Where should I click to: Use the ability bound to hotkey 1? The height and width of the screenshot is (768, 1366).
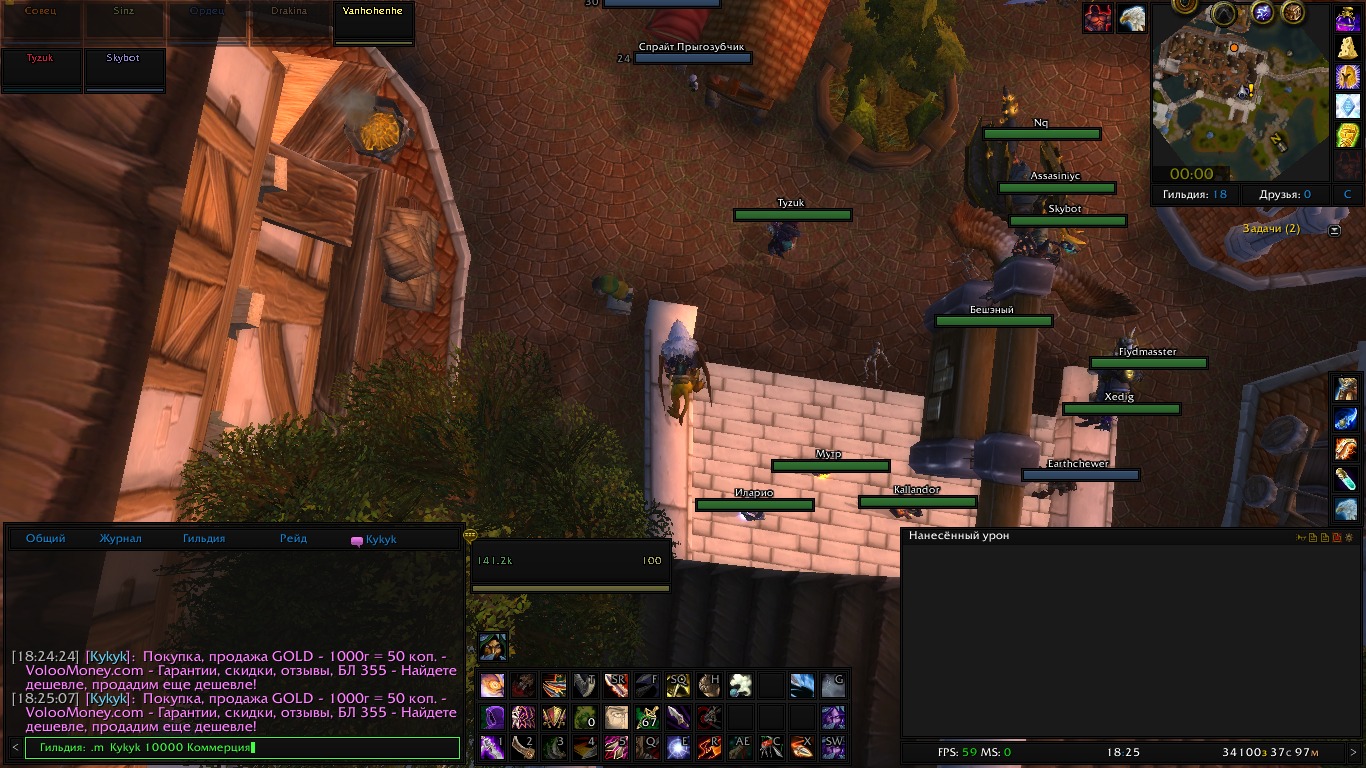(492, 747)
